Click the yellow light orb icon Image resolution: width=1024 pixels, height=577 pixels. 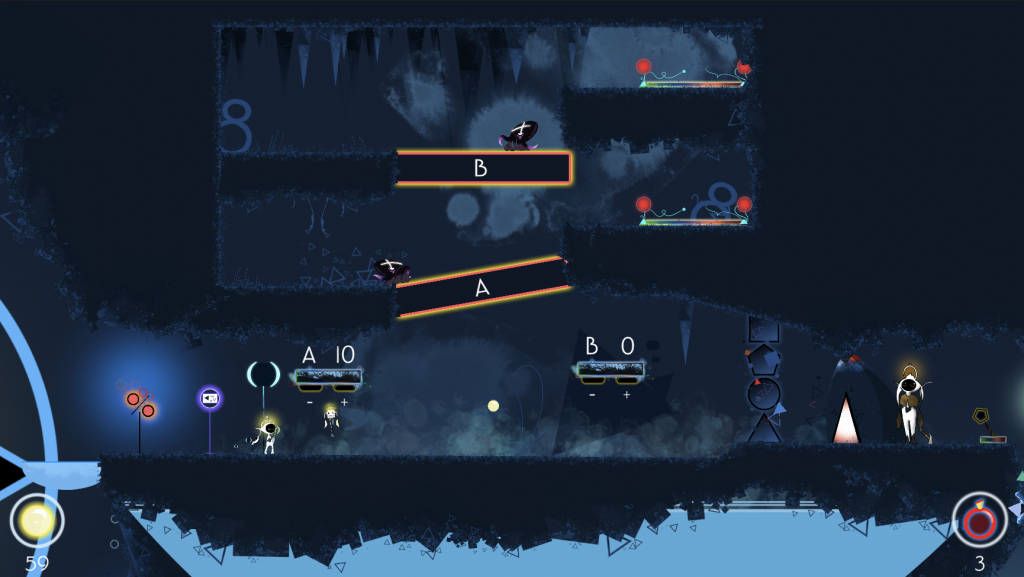coord(37,520)
